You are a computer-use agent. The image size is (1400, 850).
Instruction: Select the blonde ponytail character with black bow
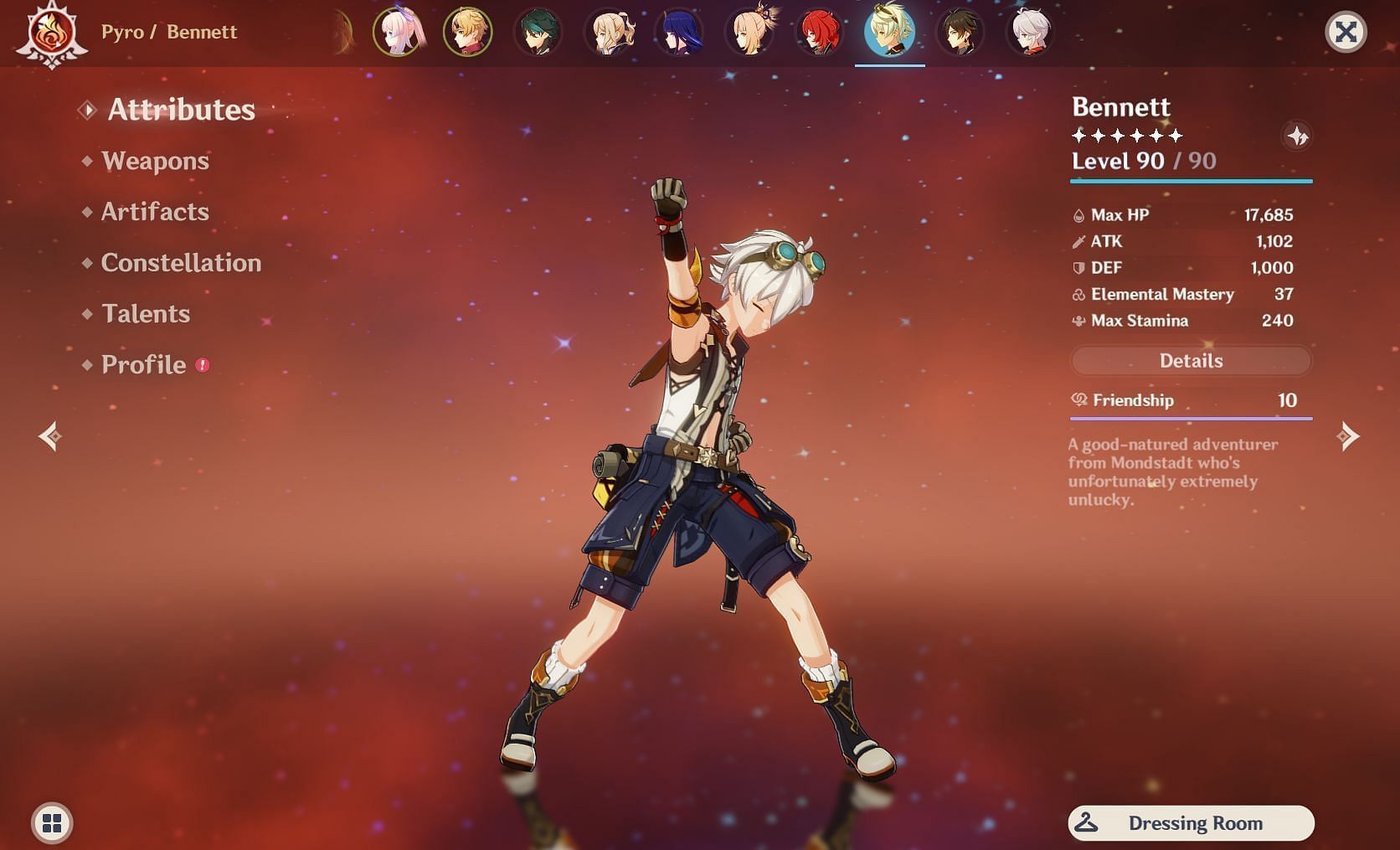[x=609, y=33]
